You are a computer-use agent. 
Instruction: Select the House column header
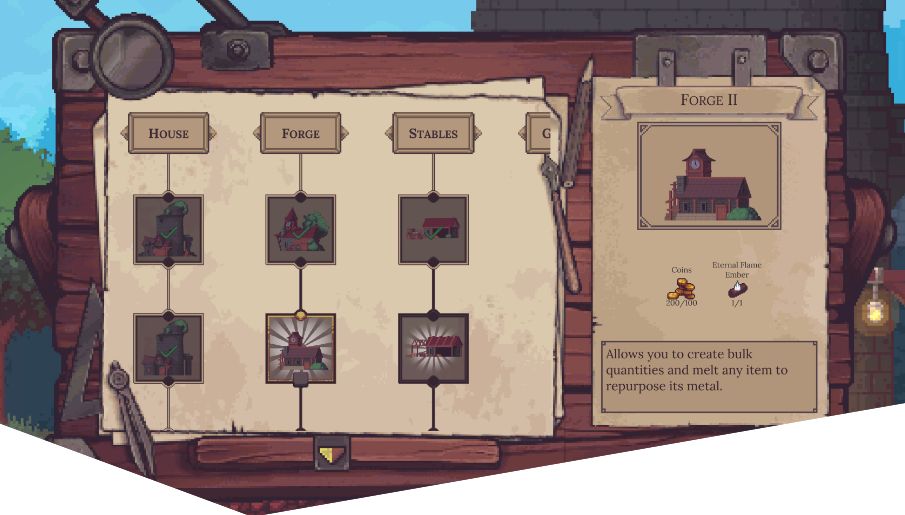[x=168, y=133]
